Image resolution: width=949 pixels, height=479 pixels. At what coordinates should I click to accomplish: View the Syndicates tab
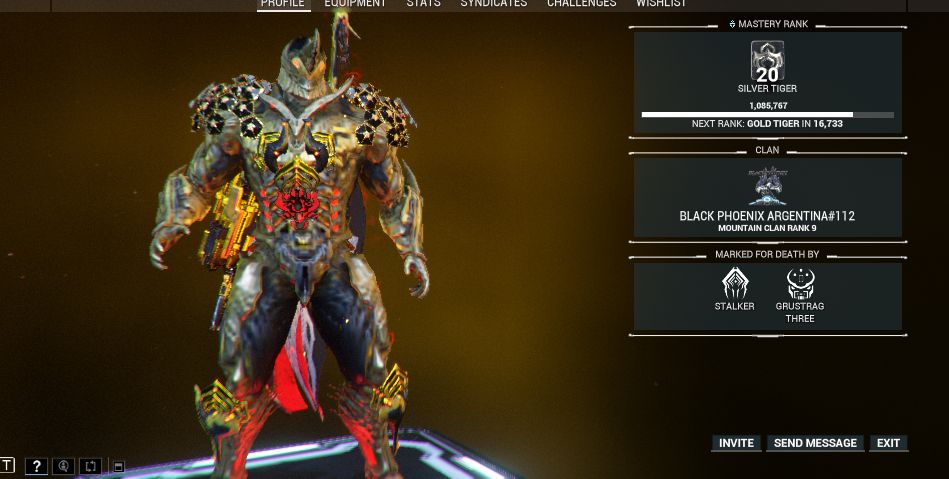pyautogui.click(x=494, y=4)
